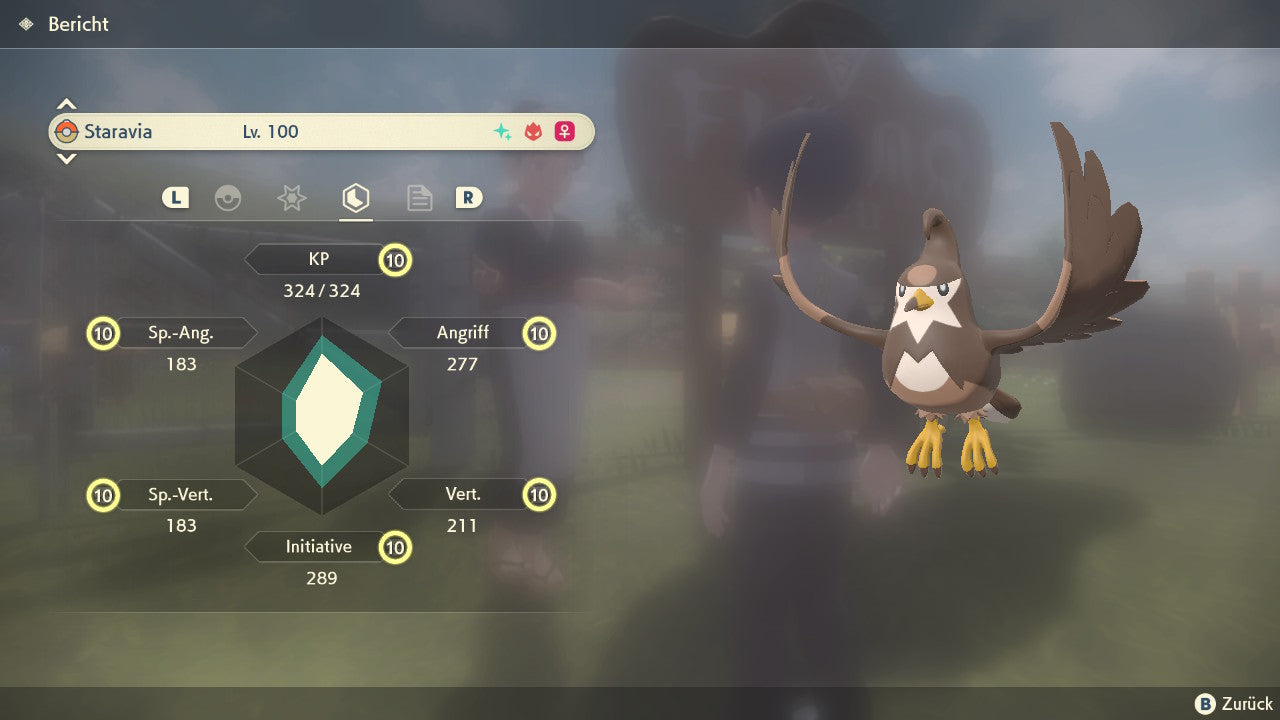1280x720 pixels.
Task: Switch to the Poké Ball info tab
Action: (228, 198)
